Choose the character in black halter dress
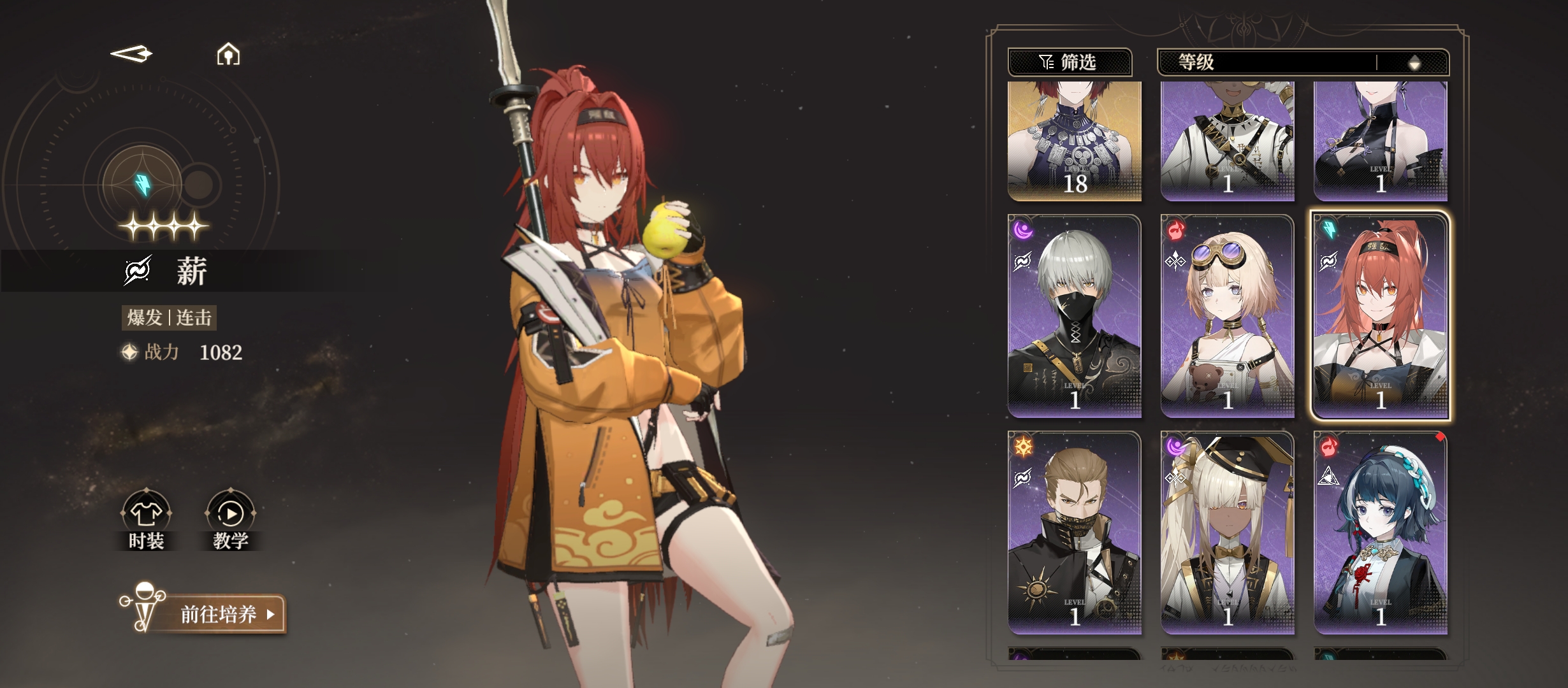 (1381, 141)
